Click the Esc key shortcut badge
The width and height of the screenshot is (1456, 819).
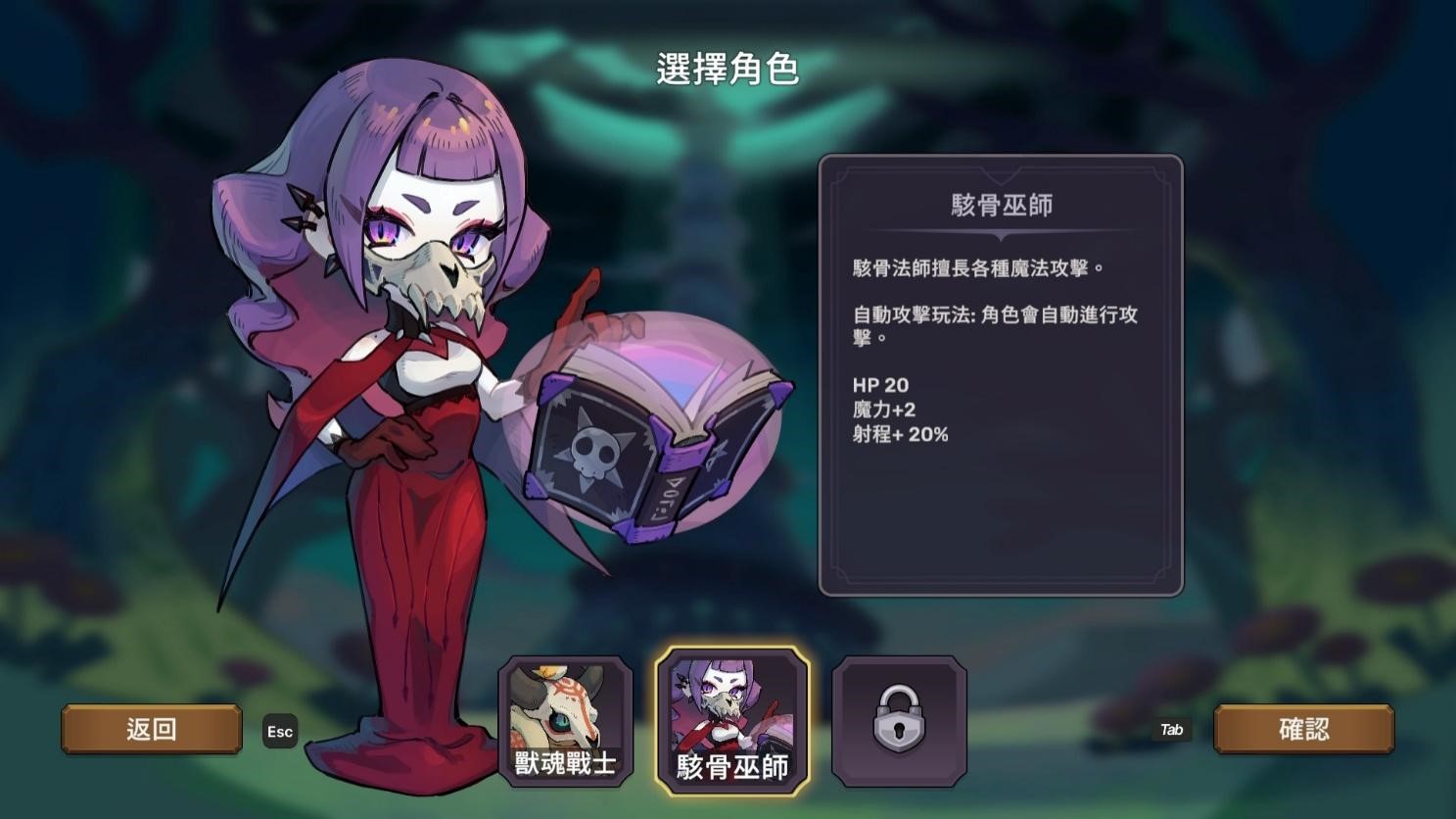pyautogui.click(x=280, y=731)
